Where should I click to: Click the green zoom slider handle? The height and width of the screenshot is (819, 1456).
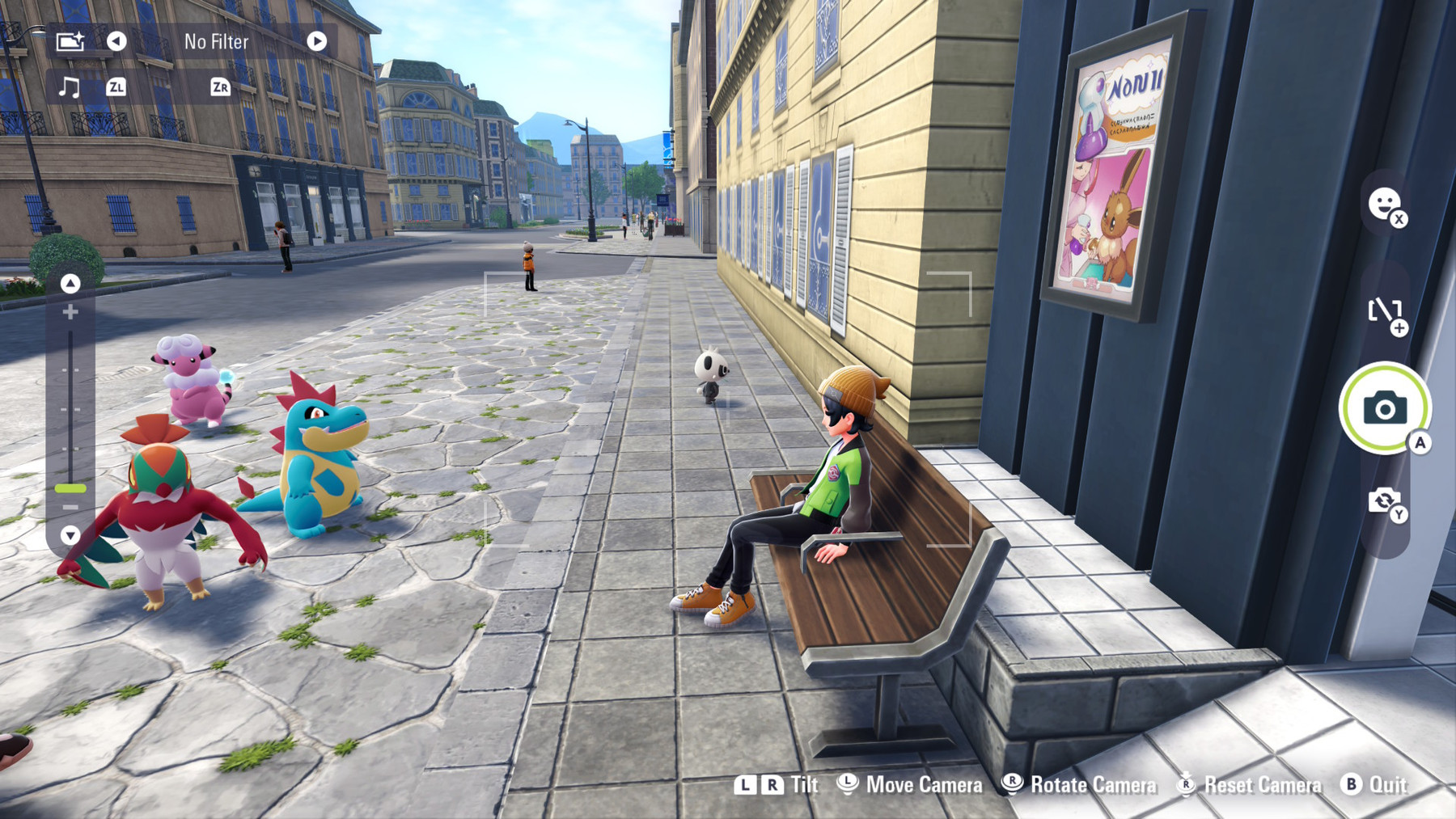[x=70, y=488]
